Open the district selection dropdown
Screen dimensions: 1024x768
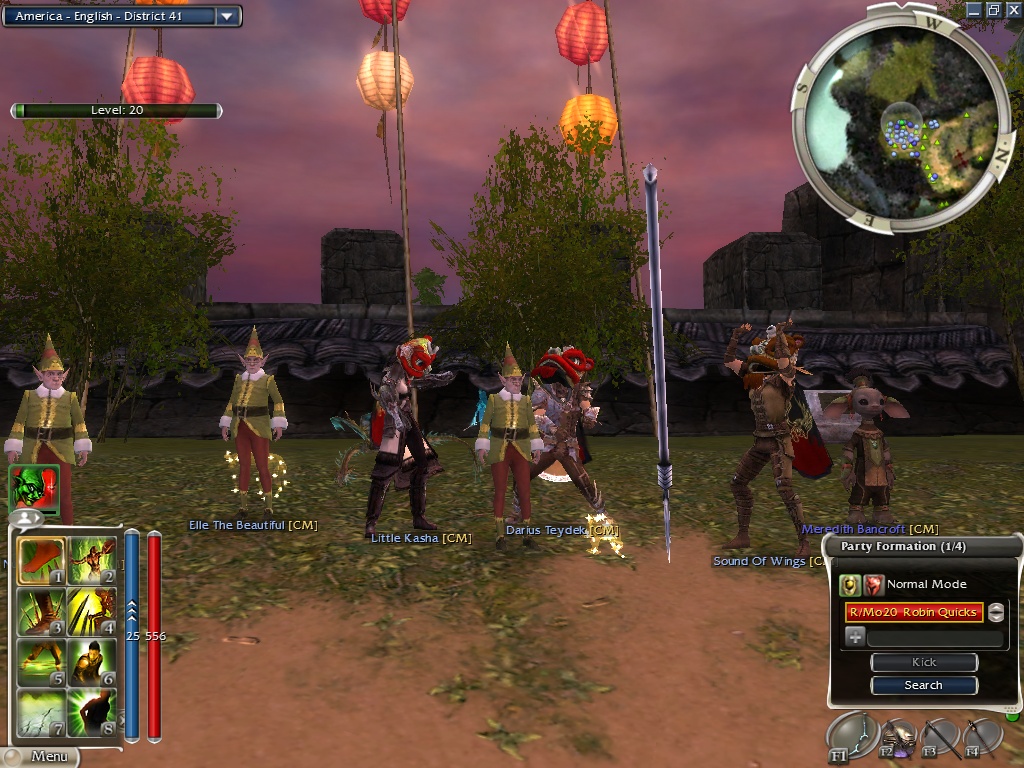click(227, 16)
